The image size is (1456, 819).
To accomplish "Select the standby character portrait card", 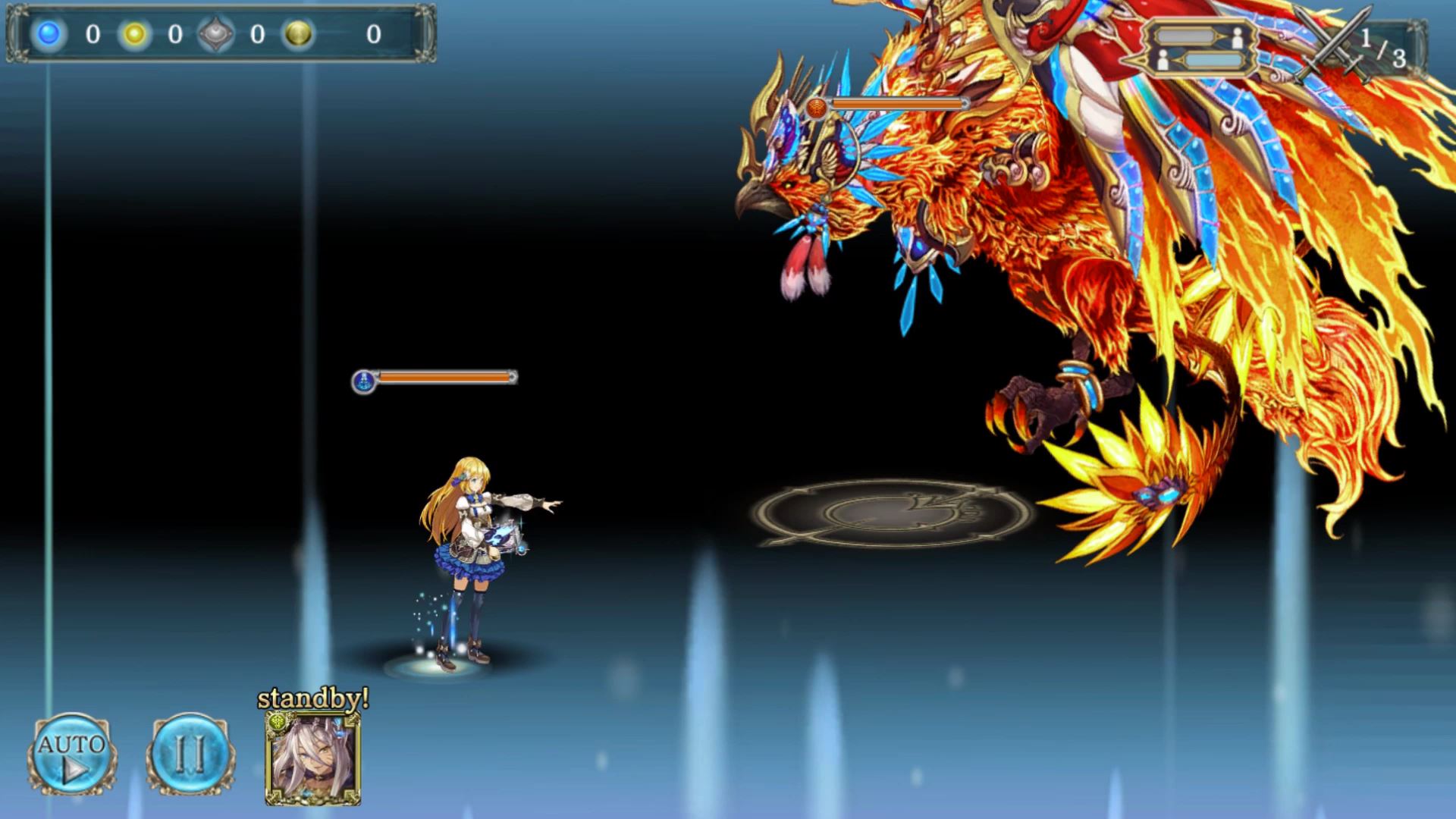I will click(312, 758).
